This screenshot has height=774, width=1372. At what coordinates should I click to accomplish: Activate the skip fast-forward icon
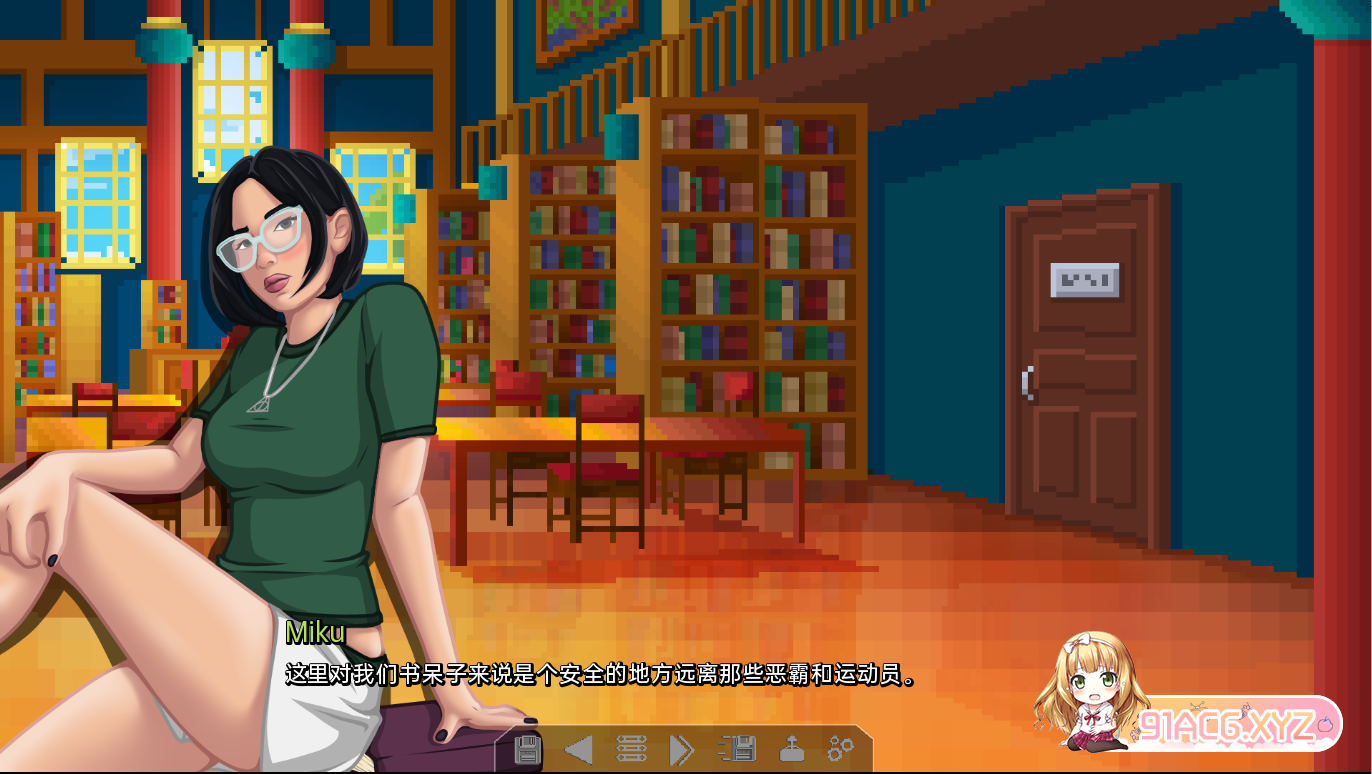681,748
